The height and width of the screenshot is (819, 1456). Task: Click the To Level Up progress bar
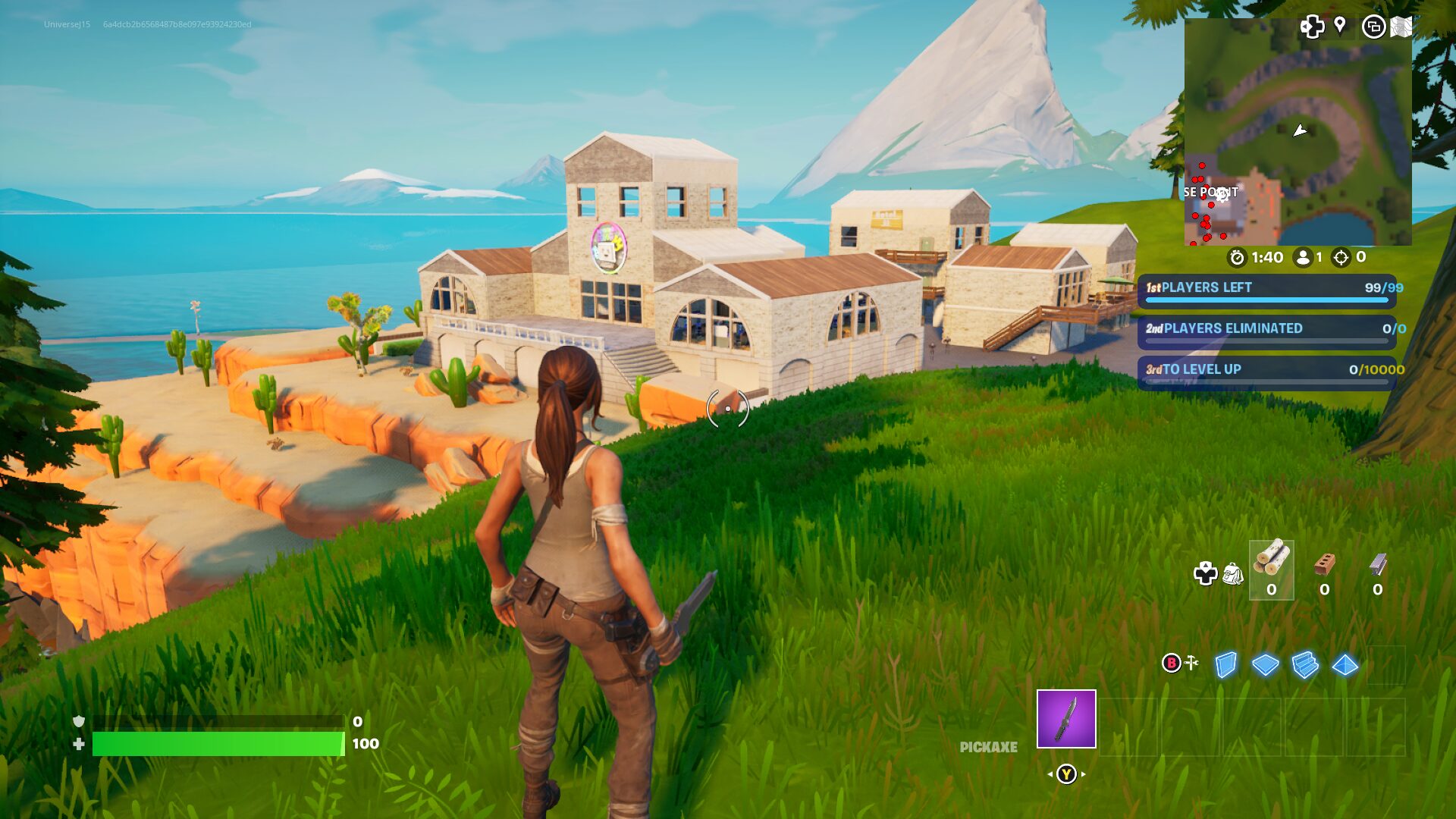coord(1266,372)
